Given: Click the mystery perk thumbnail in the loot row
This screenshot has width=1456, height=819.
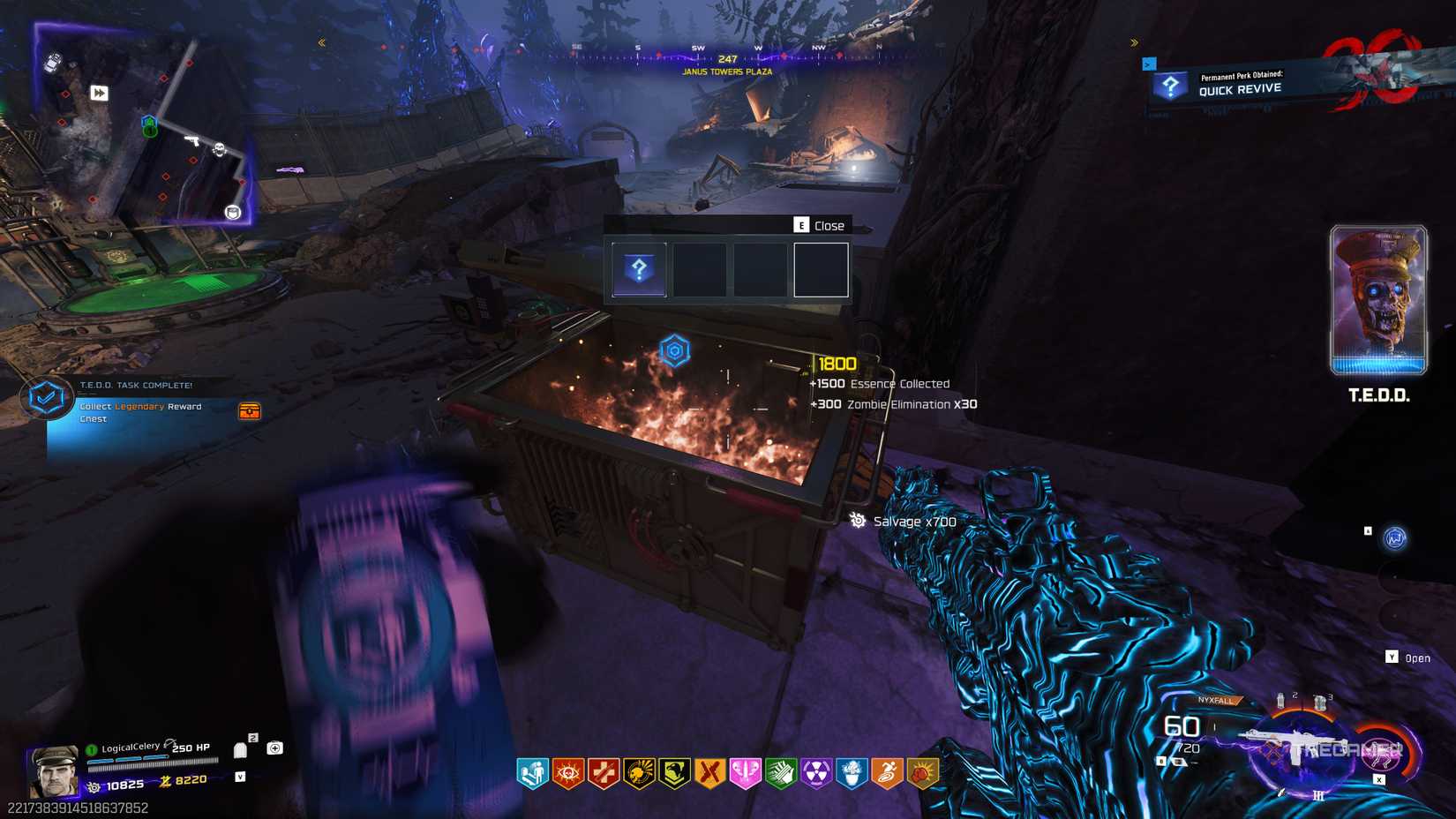Looking at the screenshot, I should click(x=637, y=268).
